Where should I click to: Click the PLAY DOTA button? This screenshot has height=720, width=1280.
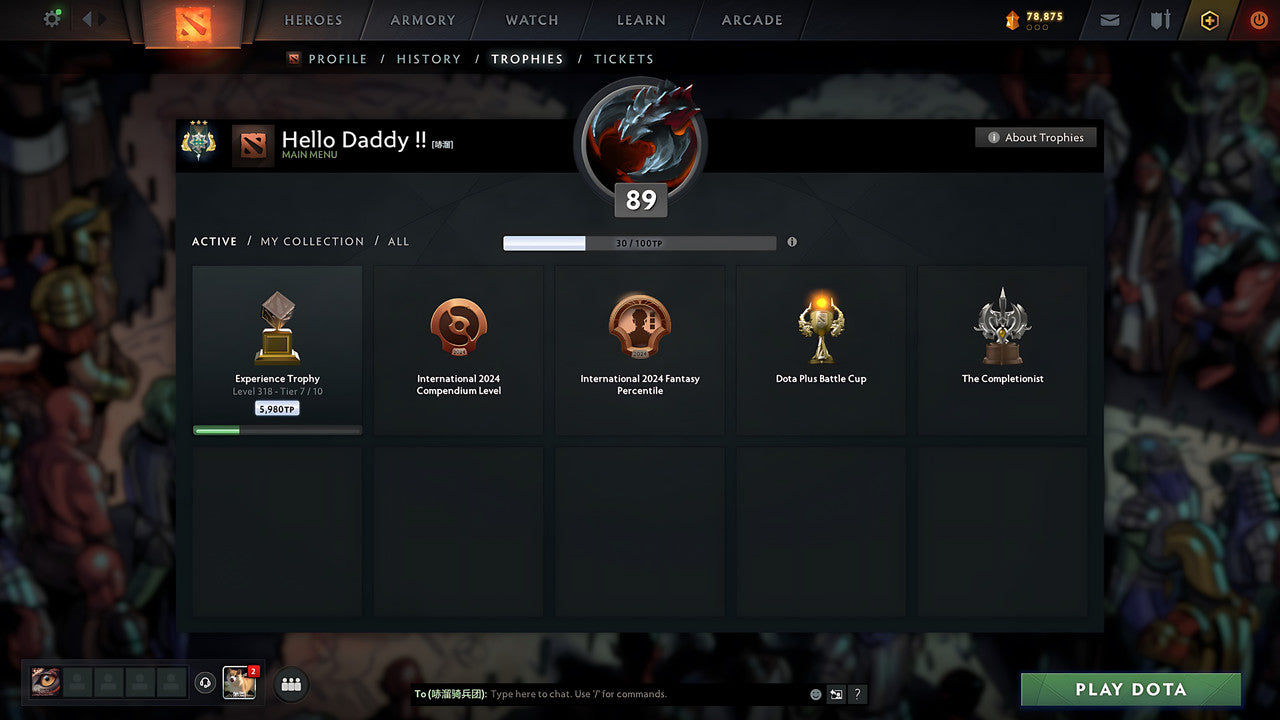click(1130, 689)
